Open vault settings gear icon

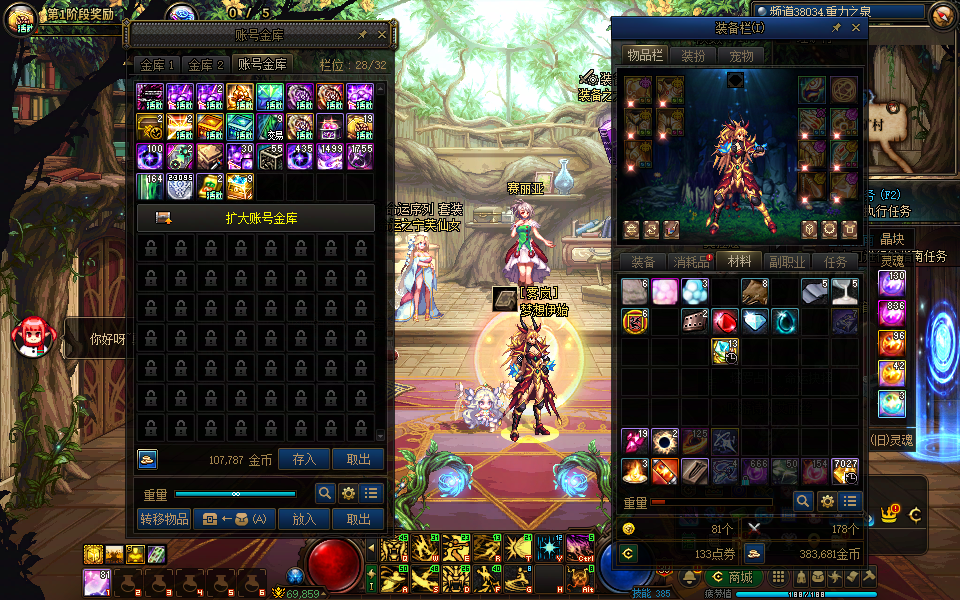click(x=348, y=493)
